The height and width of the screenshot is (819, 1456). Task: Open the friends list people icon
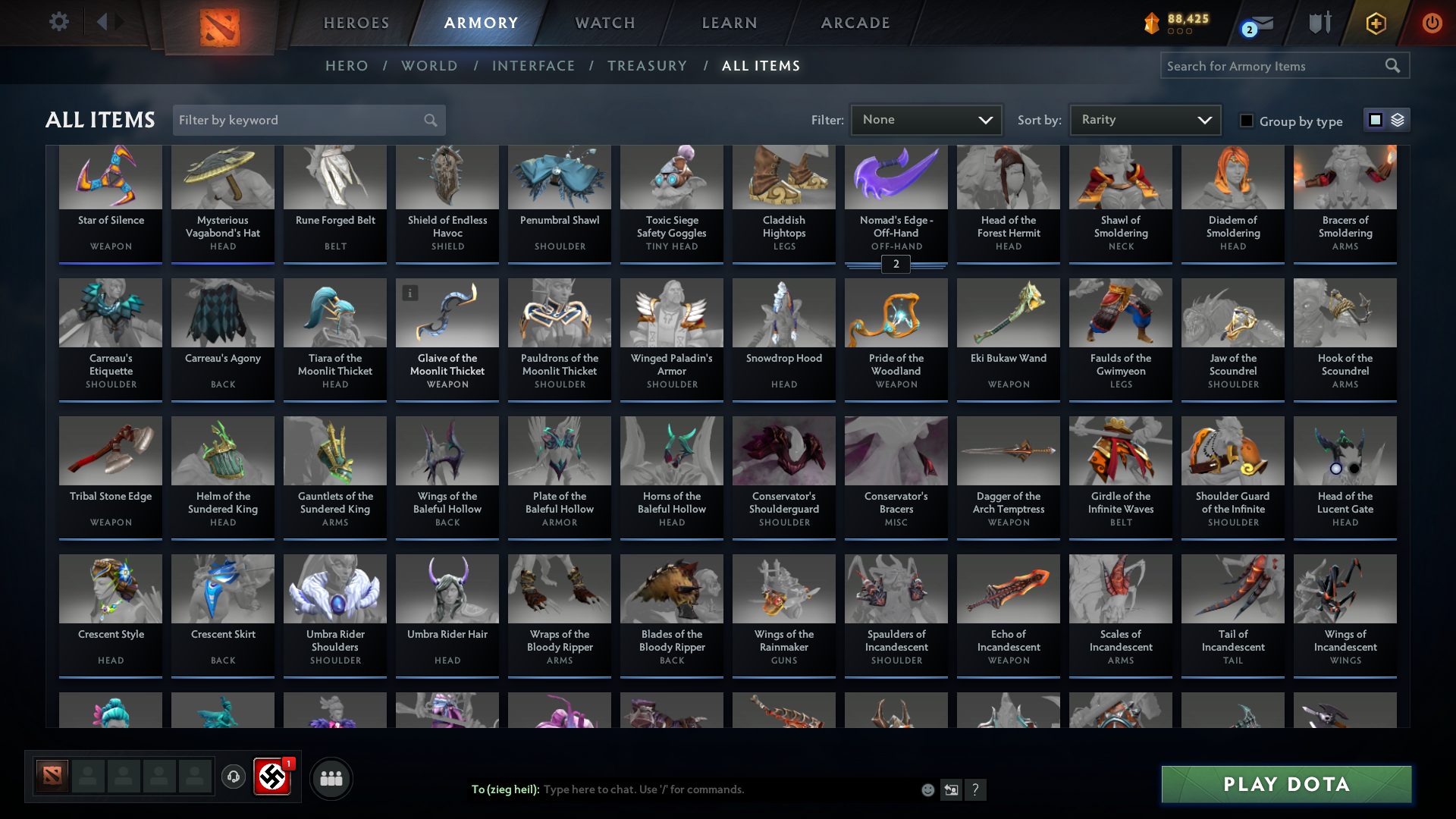pos(331,778)
